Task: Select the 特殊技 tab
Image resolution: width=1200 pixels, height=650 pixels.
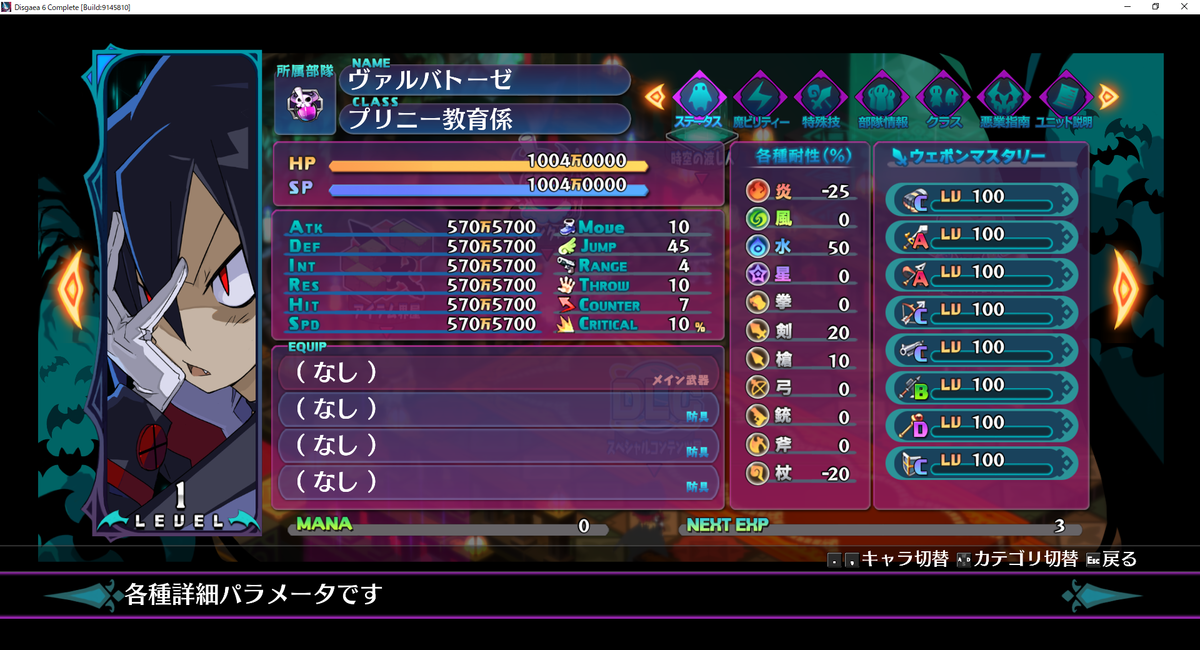Action: point(820,100)
